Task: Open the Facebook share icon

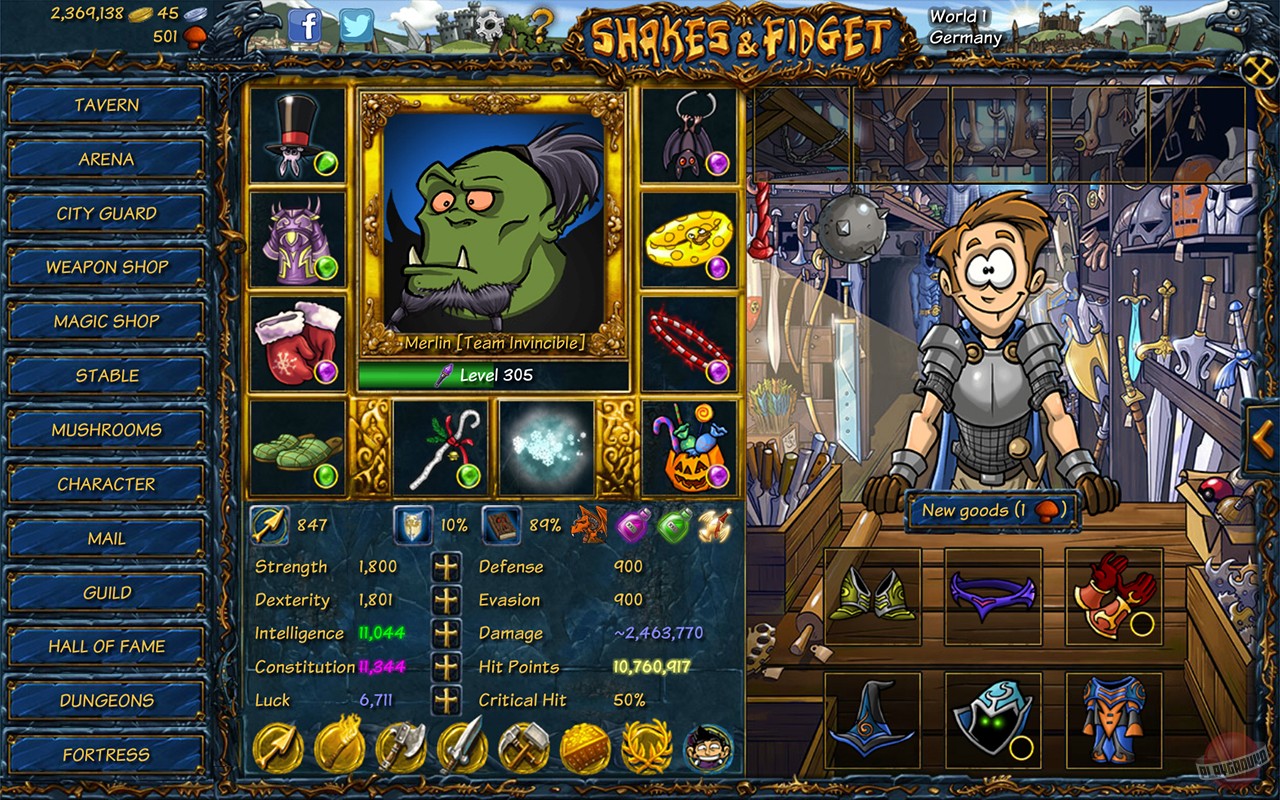Action: 306,27
